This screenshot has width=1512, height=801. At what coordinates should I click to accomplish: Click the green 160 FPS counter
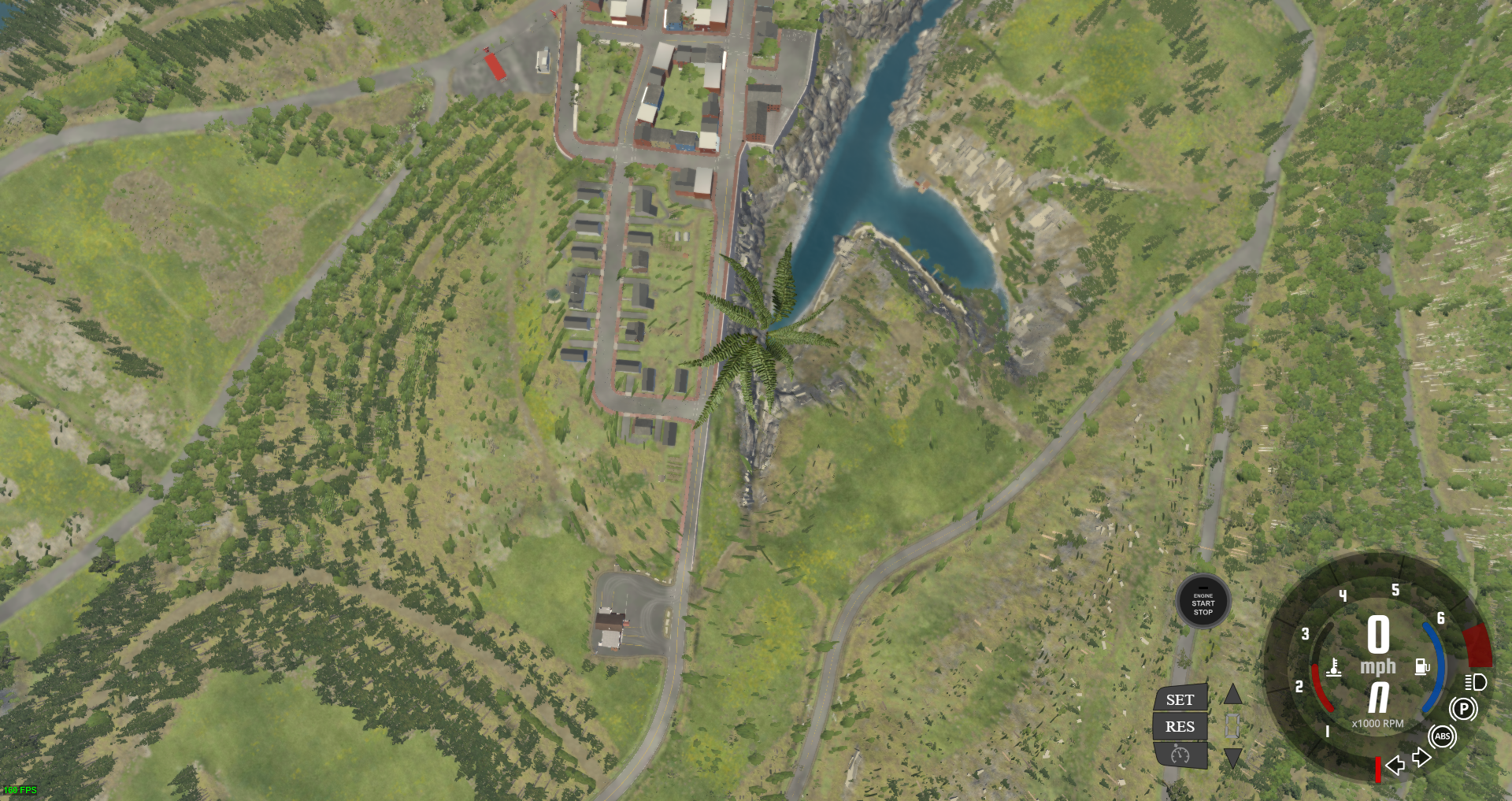click(x=20, y=789)
